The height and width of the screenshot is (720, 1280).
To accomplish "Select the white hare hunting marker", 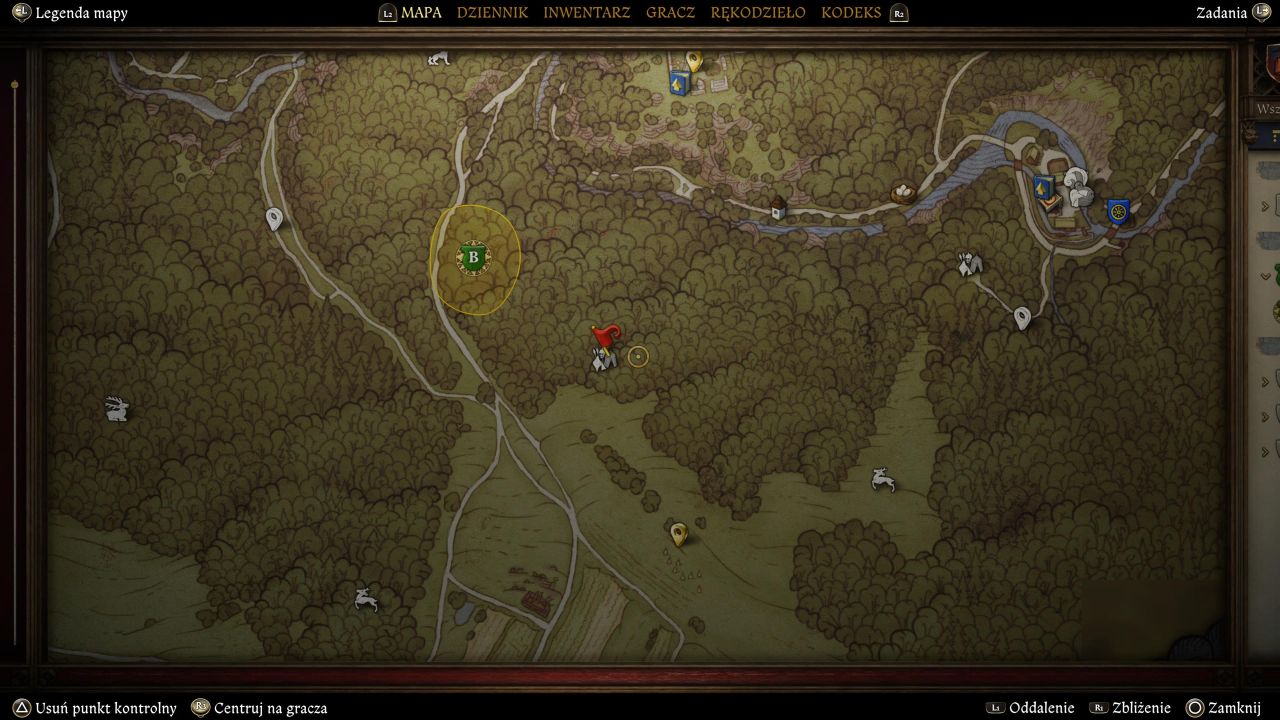I will [x=117, y=408].
